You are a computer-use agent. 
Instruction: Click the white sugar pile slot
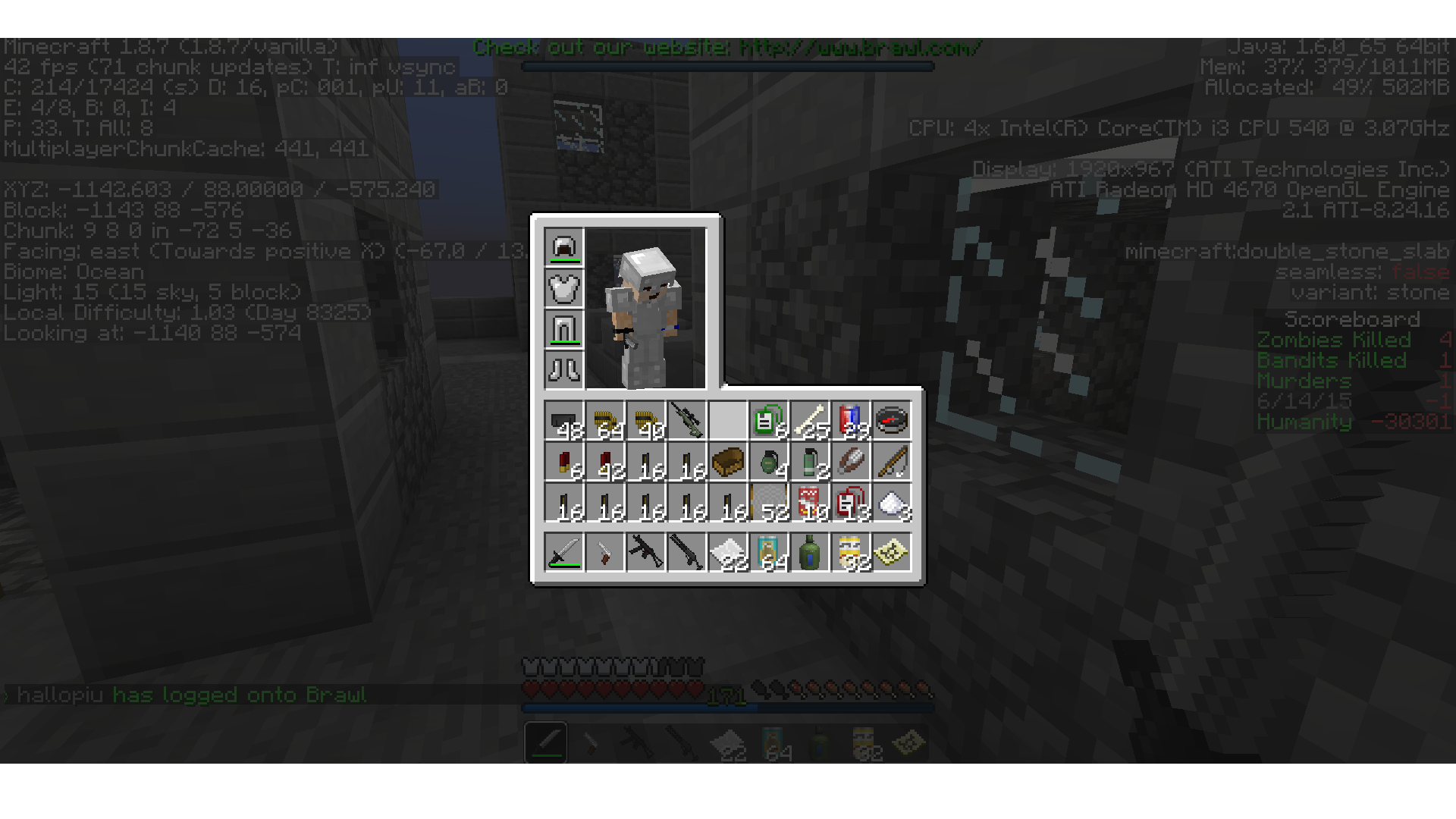point(891,502)
